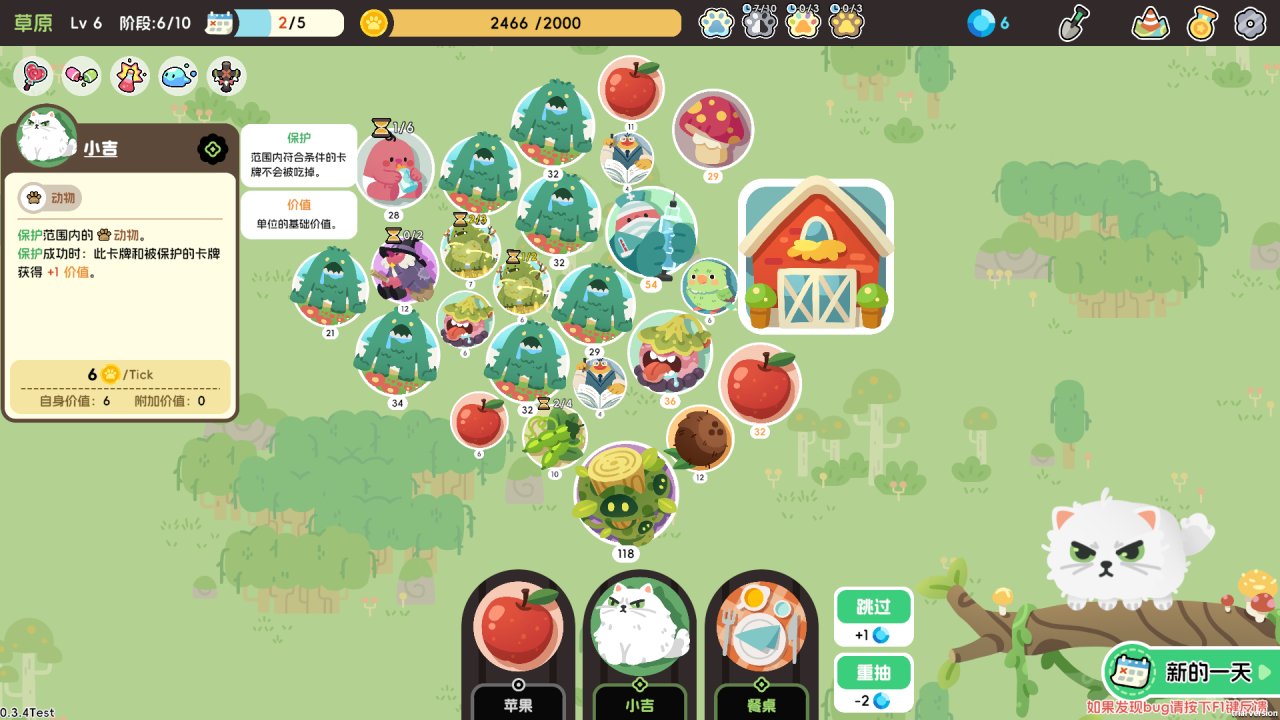
Task: Open settings via the gear icon
Action: point(1250,23)
